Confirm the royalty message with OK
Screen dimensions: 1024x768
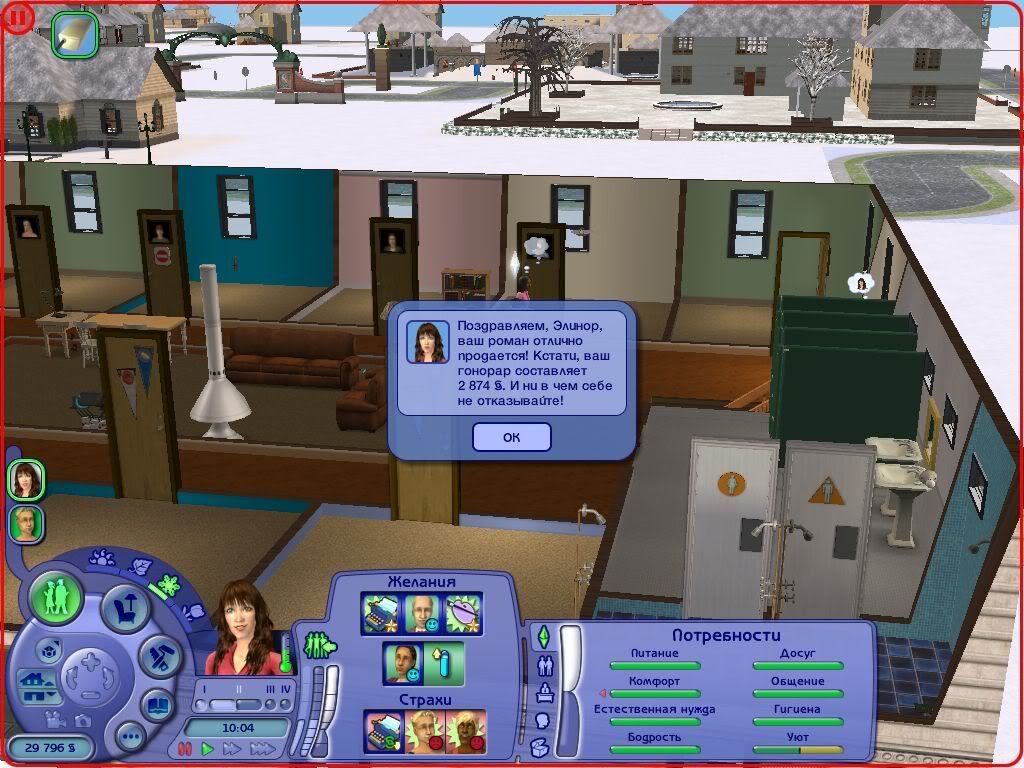511,437
